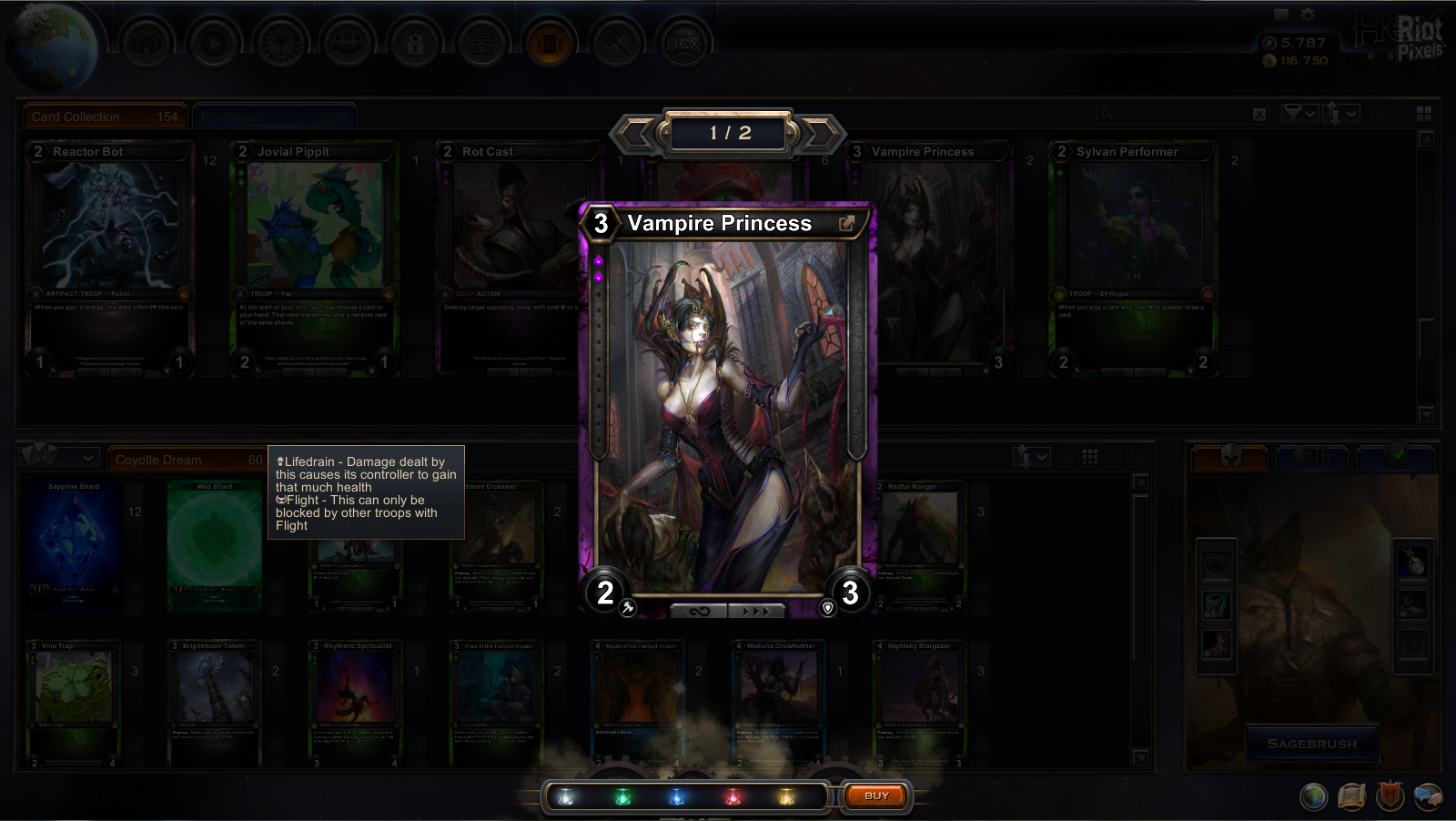This screenshot has height=821, width=1456.
Task: Select the Sylvan Performer card
Action: point(1133,255)
